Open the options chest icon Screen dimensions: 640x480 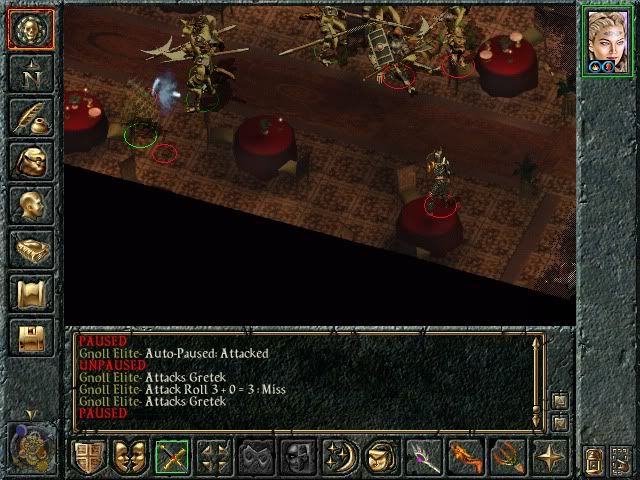click(x=30, y=336)
